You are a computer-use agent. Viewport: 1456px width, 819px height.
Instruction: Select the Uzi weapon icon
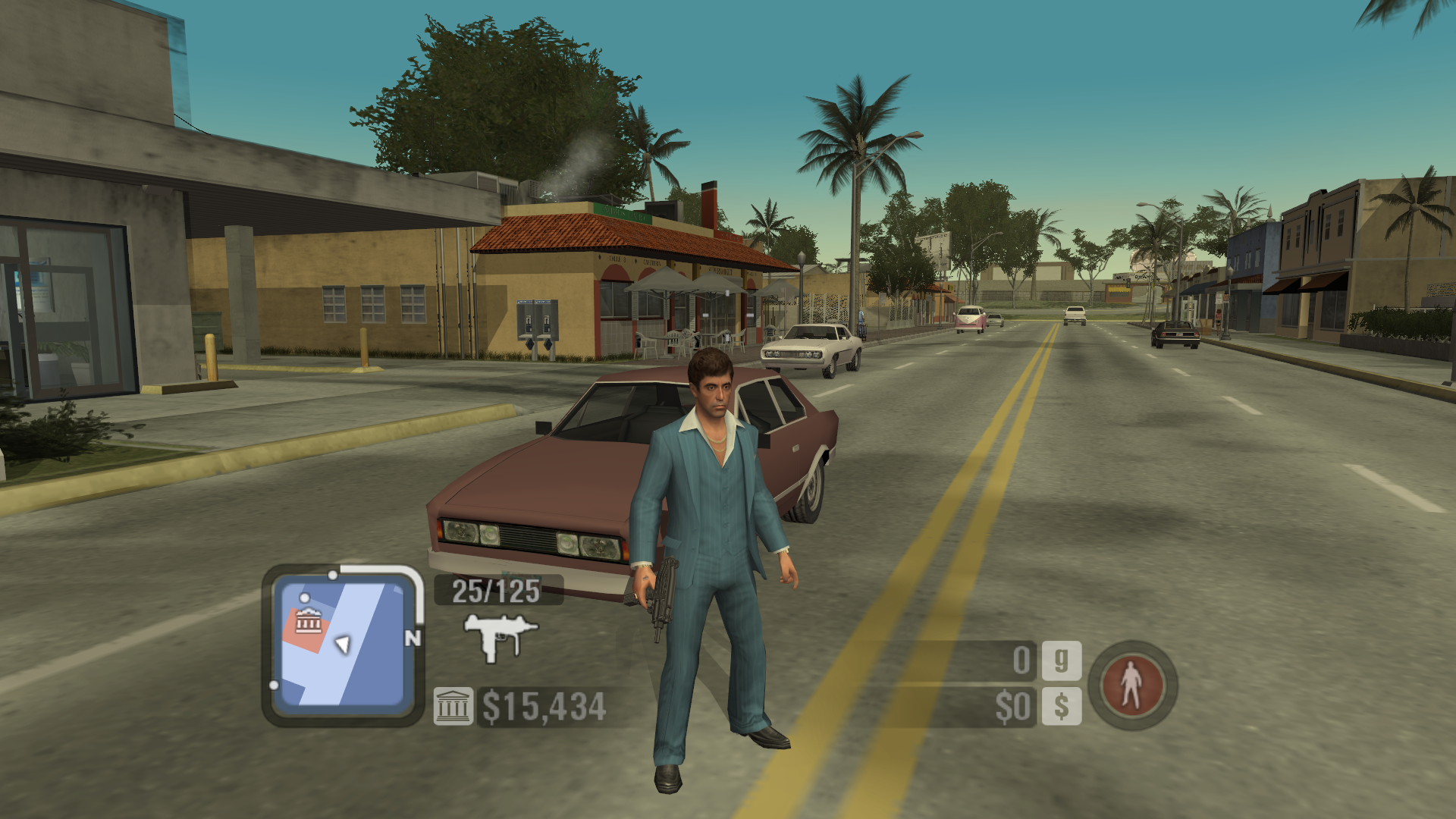[x=500, y=635]
